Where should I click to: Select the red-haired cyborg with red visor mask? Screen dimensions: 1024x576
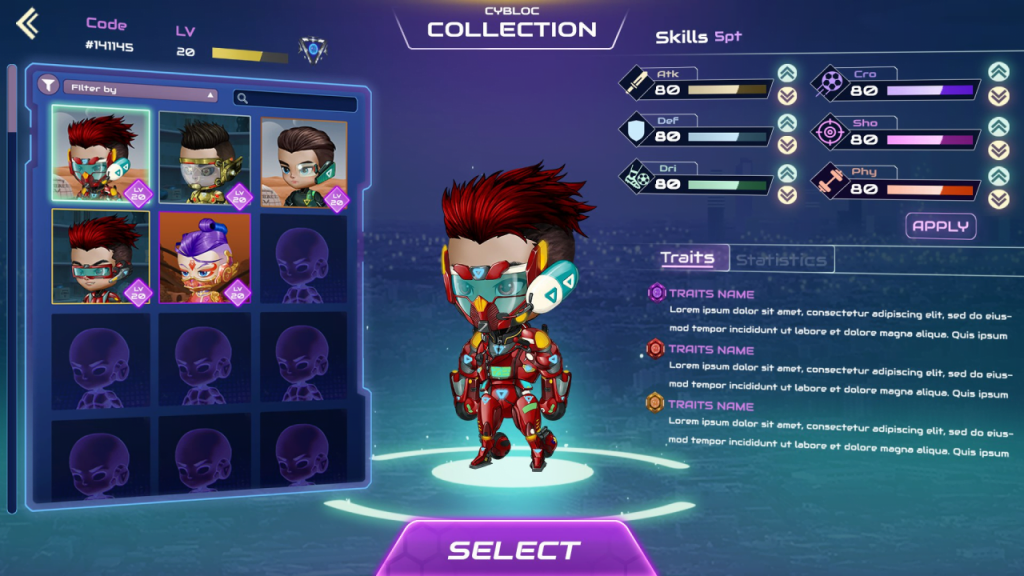[100, 155]
